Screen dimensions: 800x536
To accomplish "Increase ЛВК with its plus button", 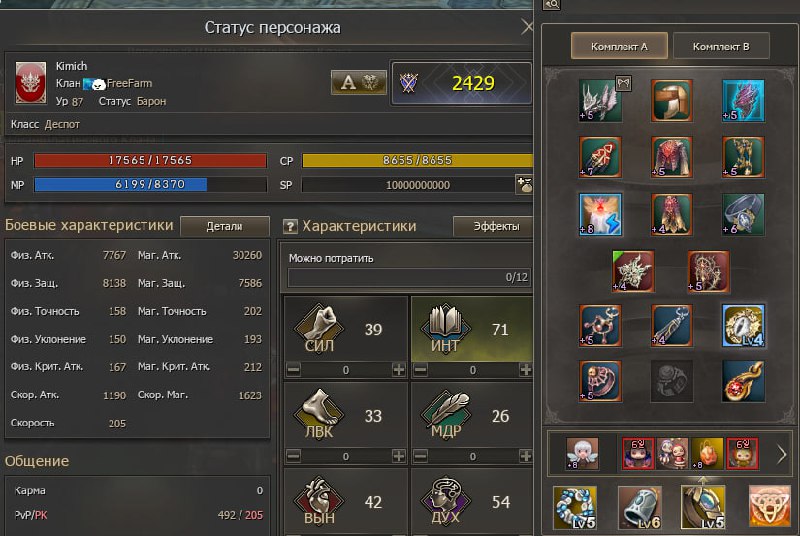I will pyautogui.click(x=399, y=456).
